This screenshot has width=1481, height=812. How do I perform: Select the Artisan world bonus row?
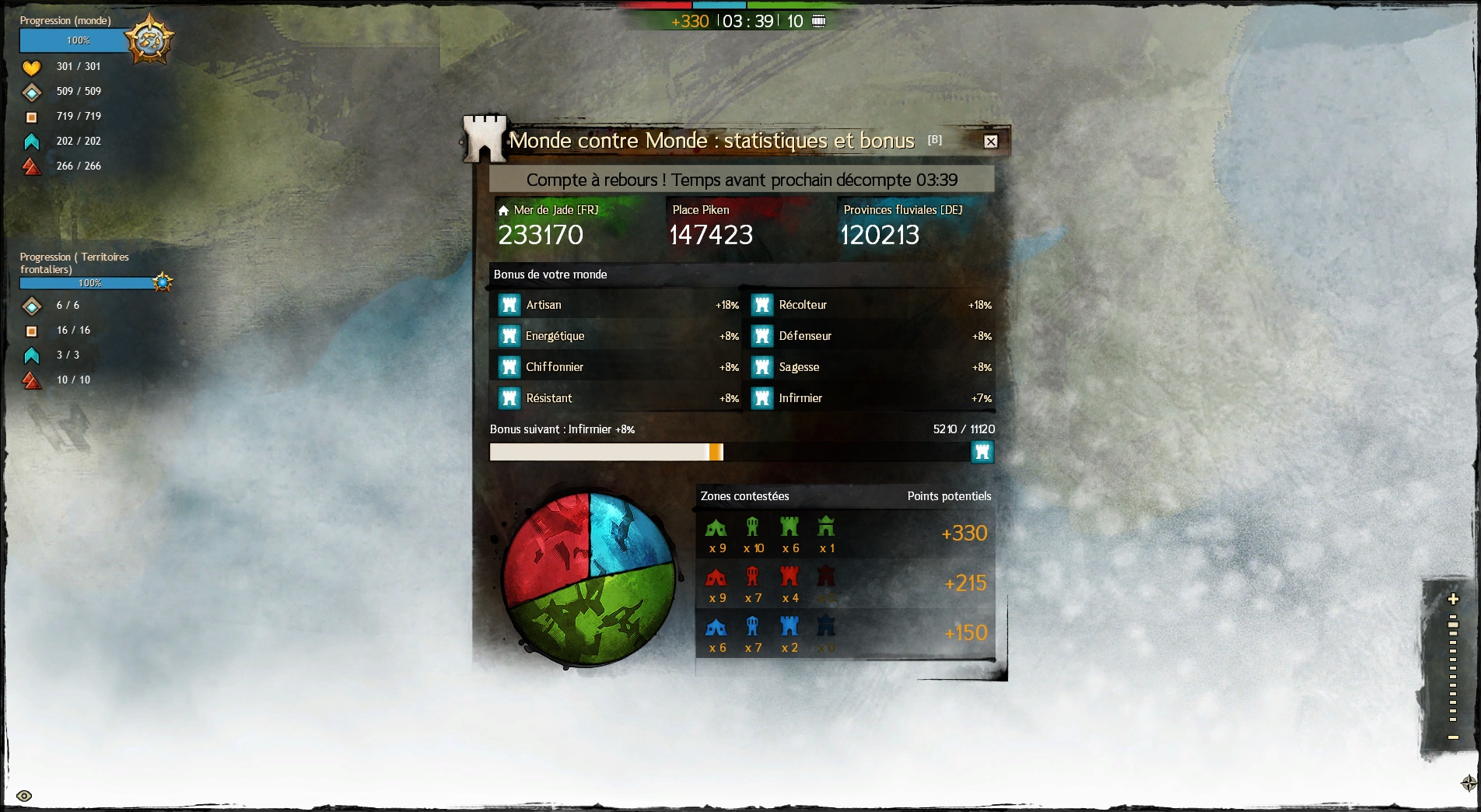614,305
